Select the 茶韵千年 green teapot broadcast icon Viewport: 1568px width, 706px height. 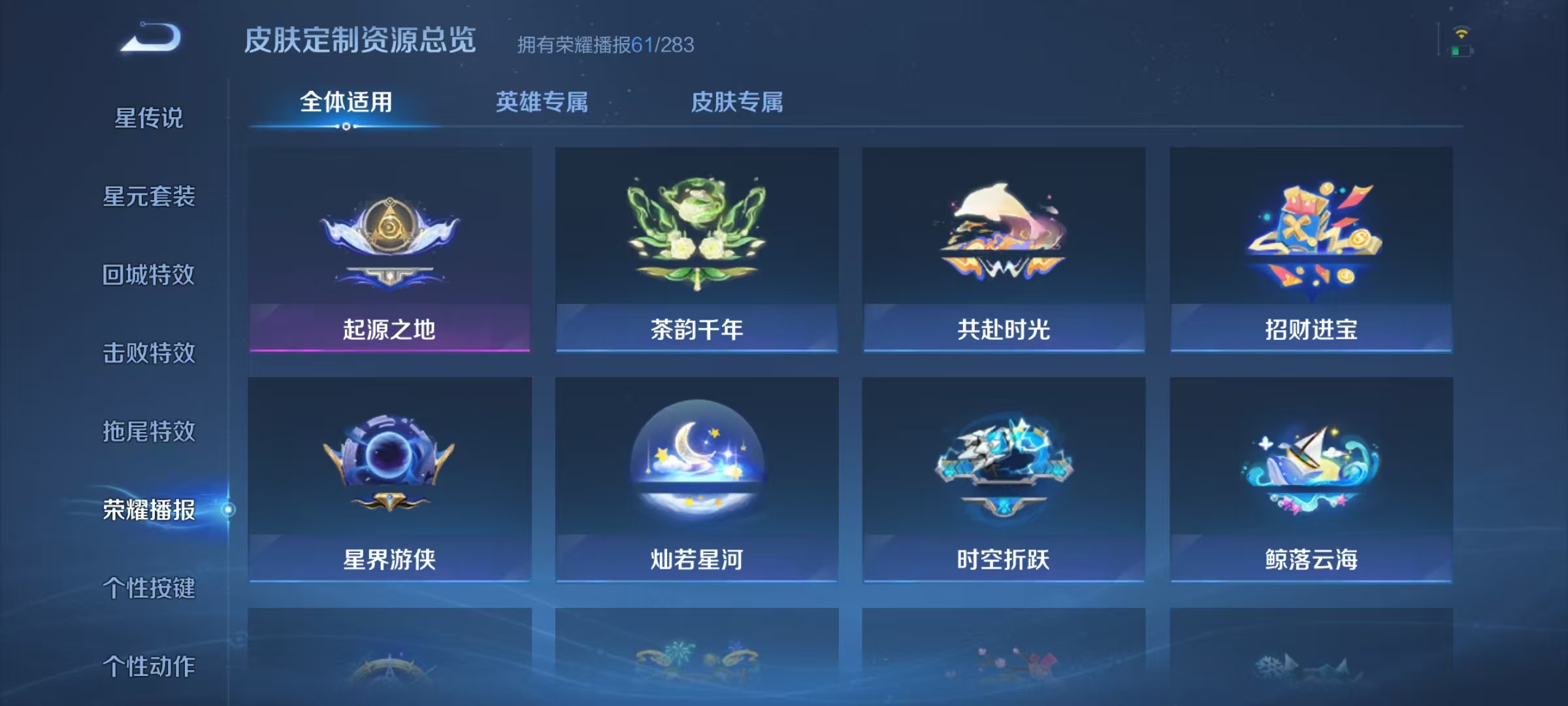point(696,248)
